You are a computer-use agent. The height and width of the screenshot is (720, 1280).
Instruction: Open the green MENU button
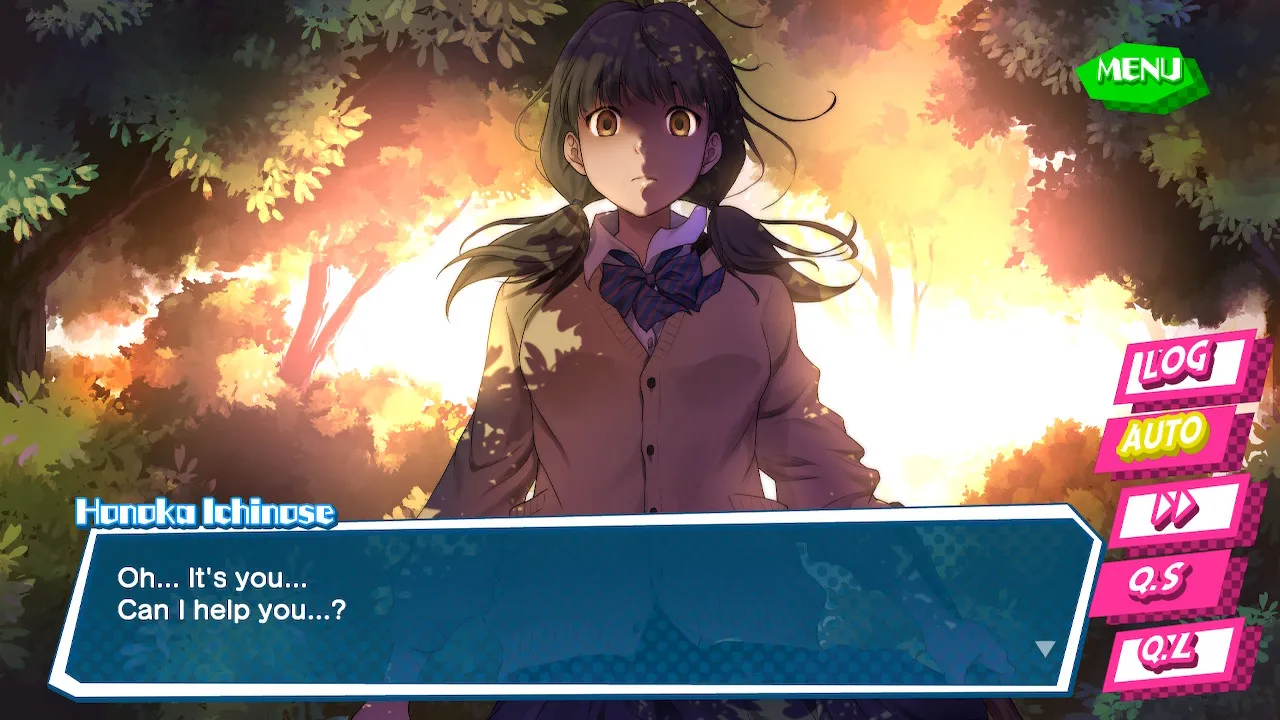[x=1141, y=72]
